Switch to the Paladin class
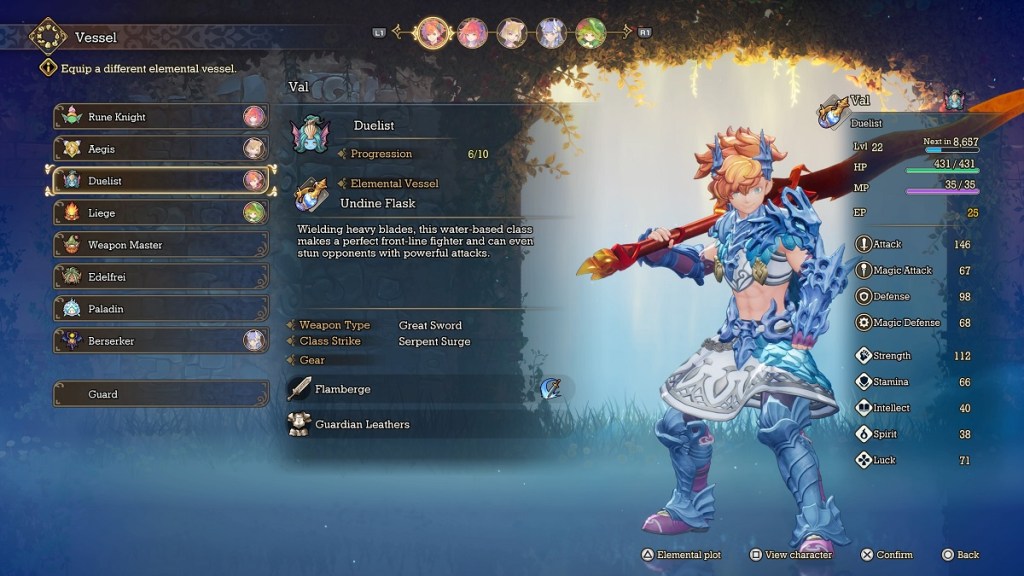Screen dimensions: 1024x576 pos(160,309)
